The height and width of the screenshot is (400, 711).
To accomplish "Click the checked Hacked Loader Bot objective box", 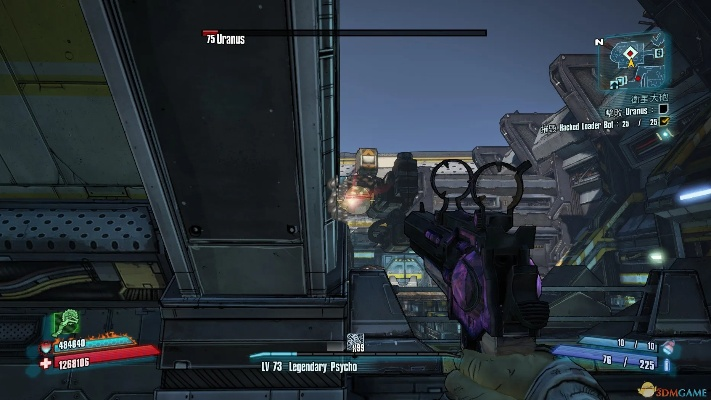I will pos(663,122).
